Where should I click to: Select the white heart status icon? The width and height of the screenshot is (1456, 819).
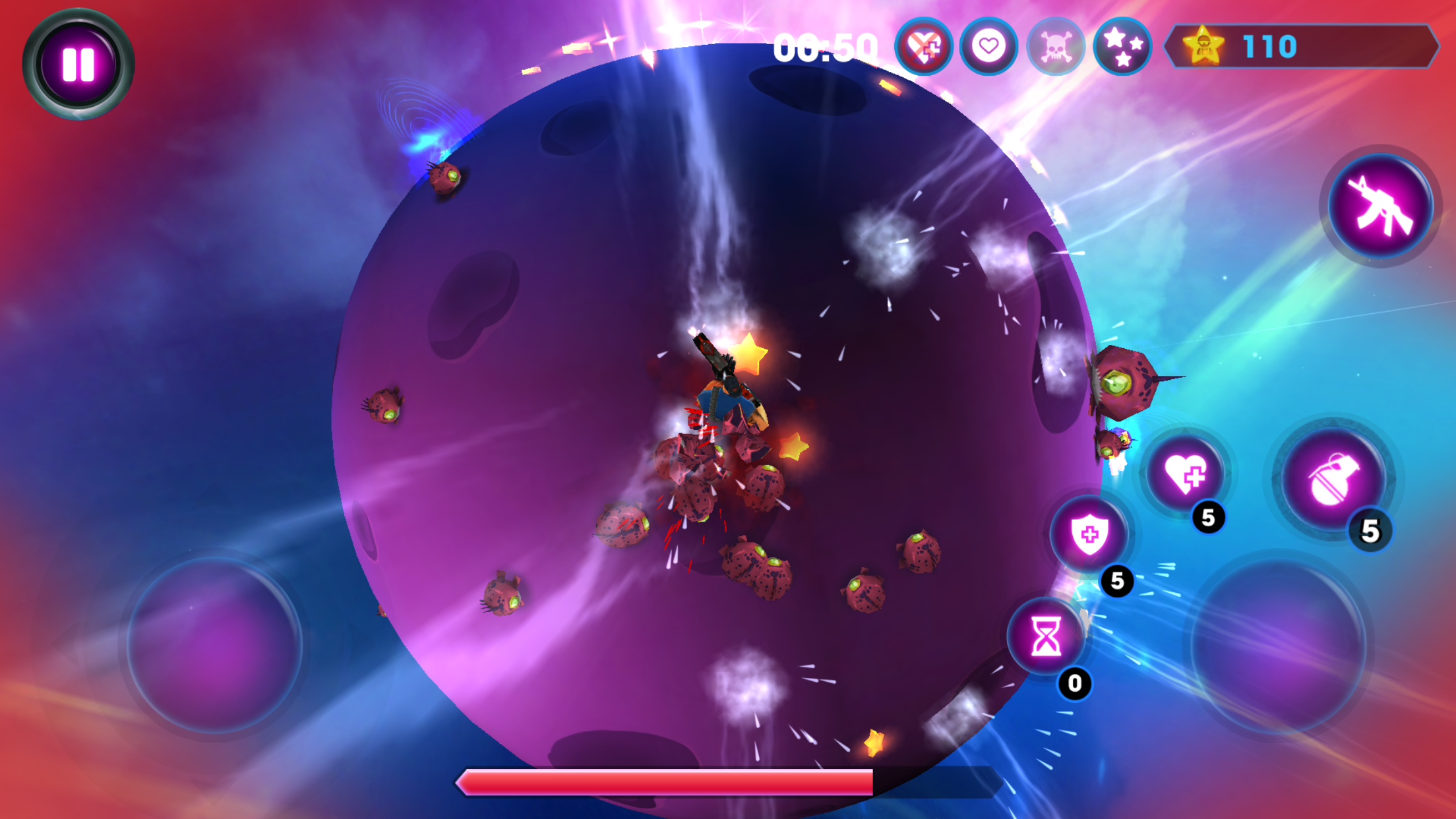click(x=988, y=47)
